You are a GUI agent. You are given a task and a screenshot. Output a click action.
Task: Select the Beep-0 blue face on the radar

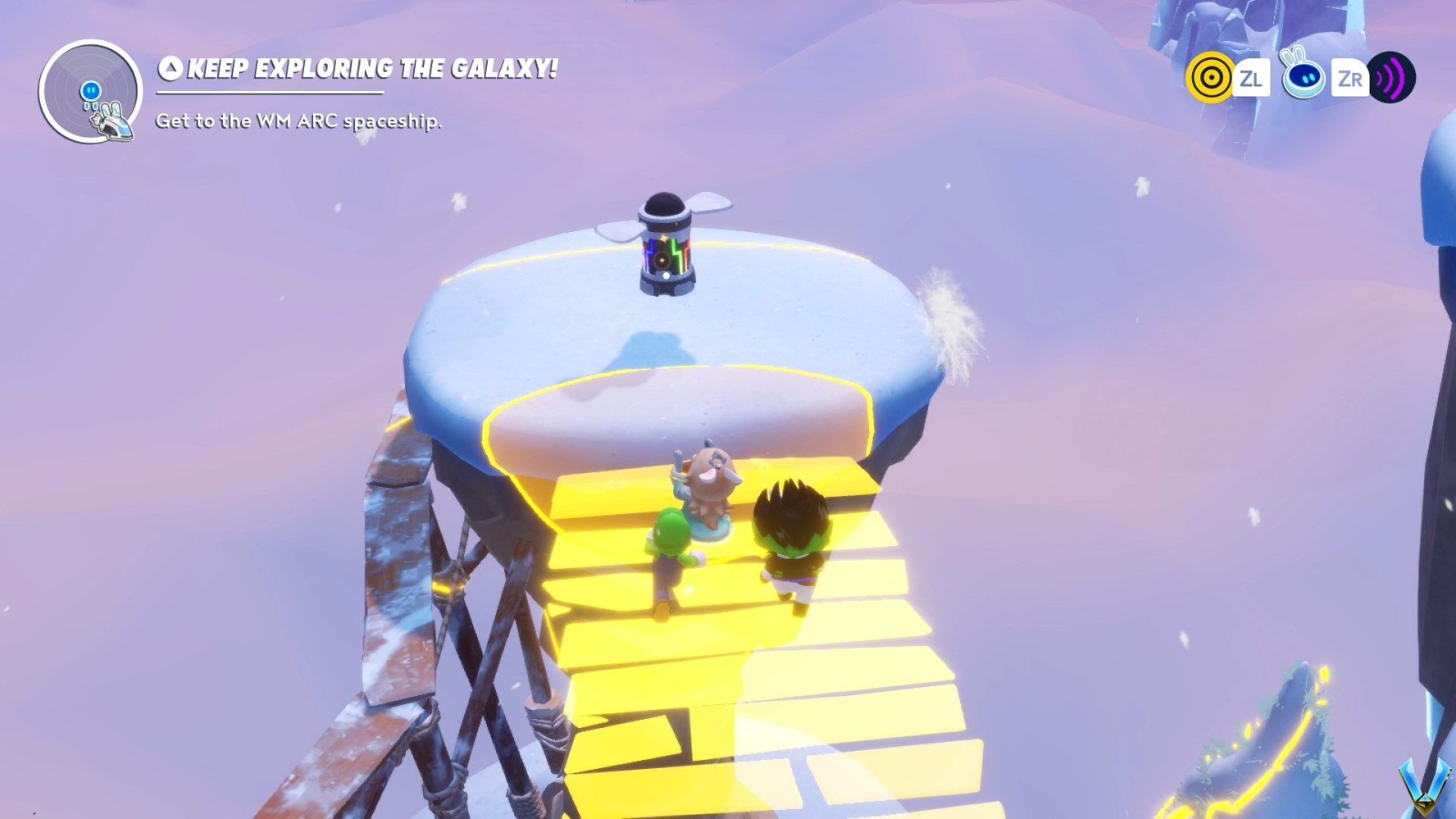(90, 90)
